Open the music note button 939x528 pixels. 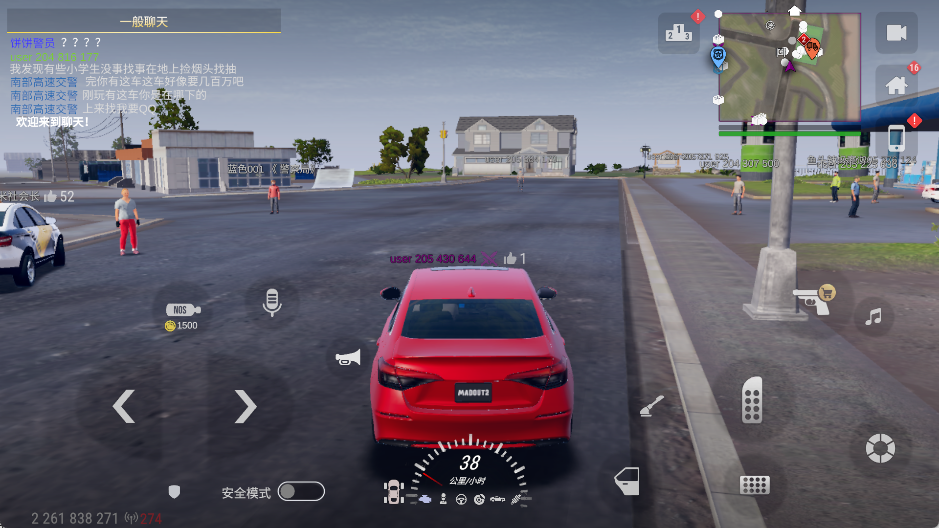[x=874, y=317]
